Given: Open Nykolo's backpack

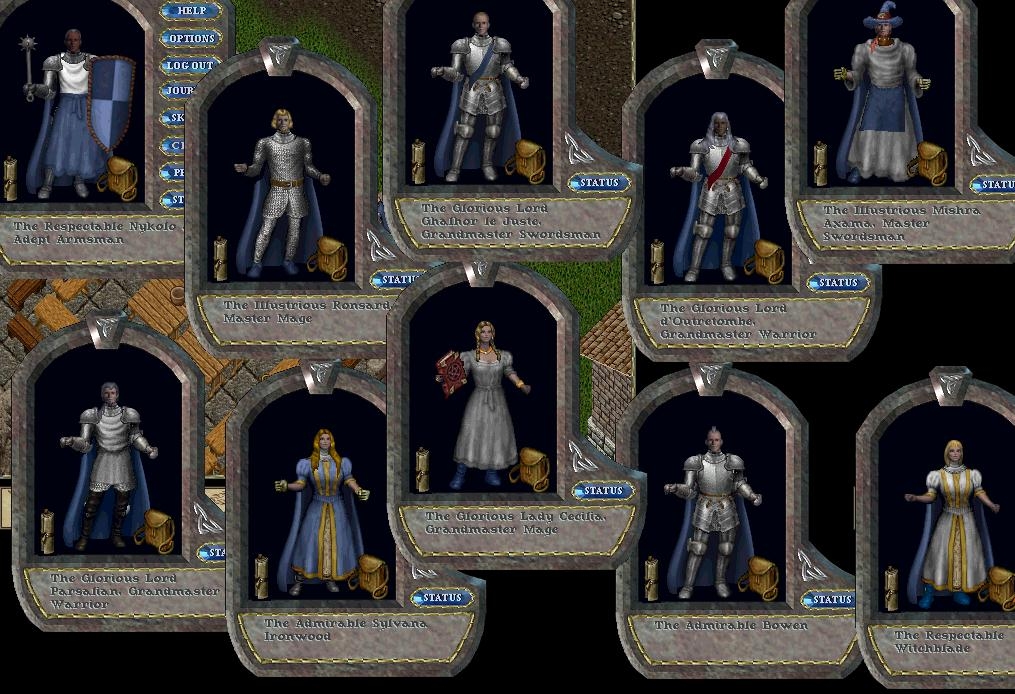Looking at the screenshot, I should 120,177.
